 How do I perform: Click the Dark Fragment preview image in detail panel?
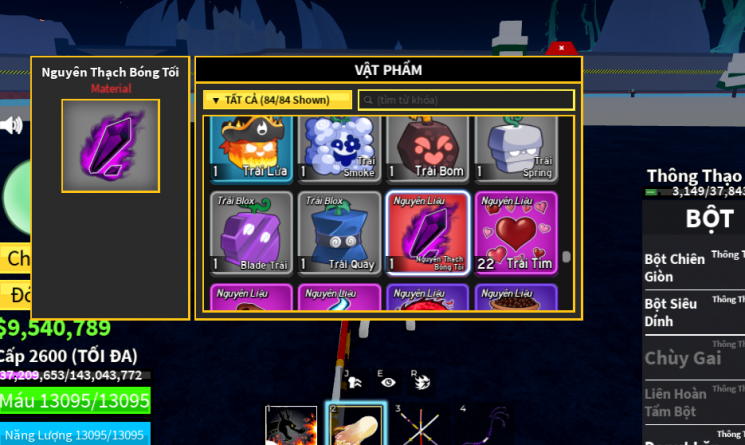click(110, 146)
